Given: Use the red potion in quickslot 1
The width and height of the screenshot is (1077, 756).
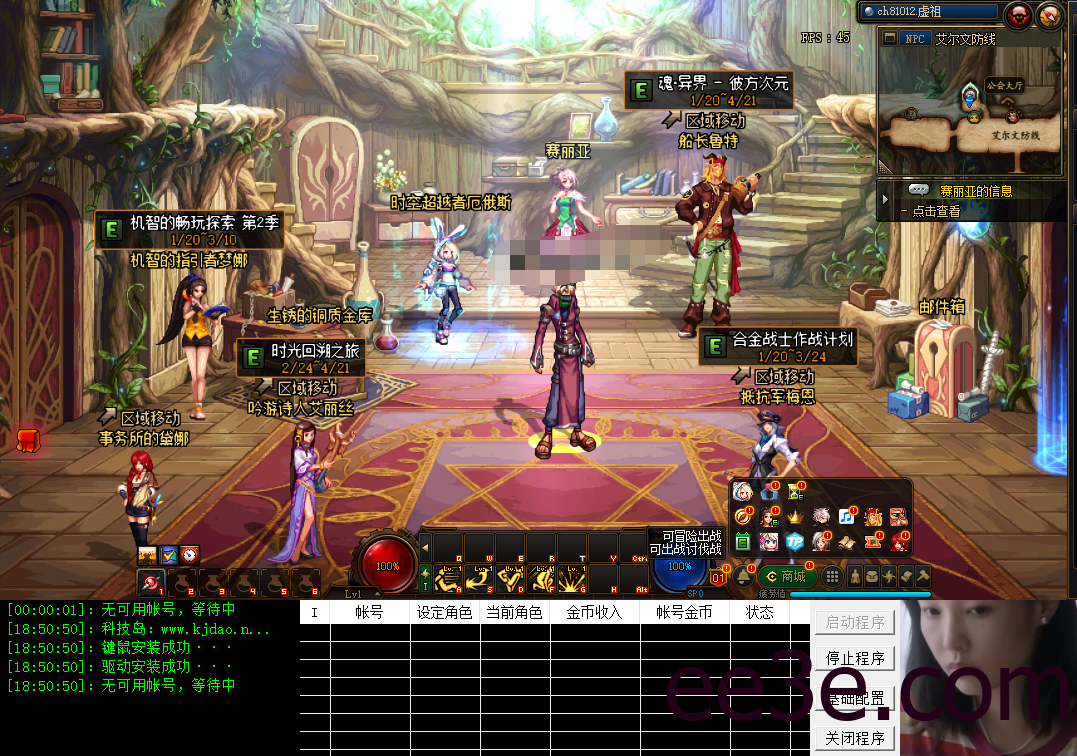Looking at the screenshot, I should pos(151,582).
